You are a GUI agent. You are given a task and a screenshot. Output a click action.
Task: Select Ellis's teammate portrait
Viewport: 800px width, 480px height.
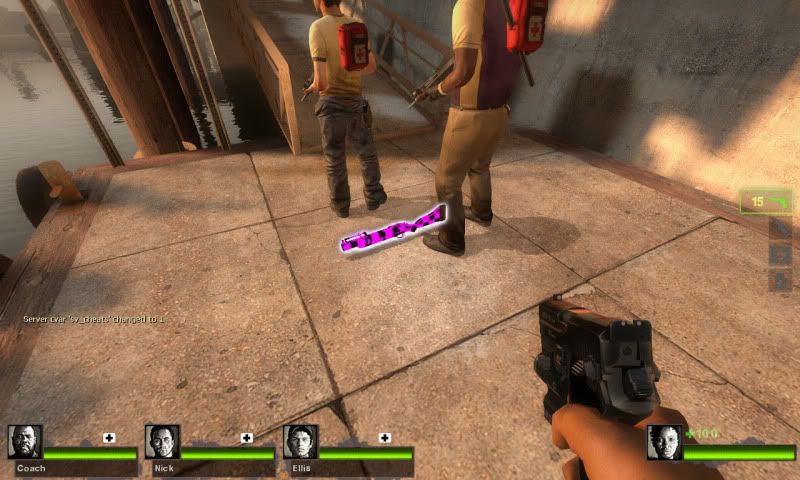click(300, 442)
